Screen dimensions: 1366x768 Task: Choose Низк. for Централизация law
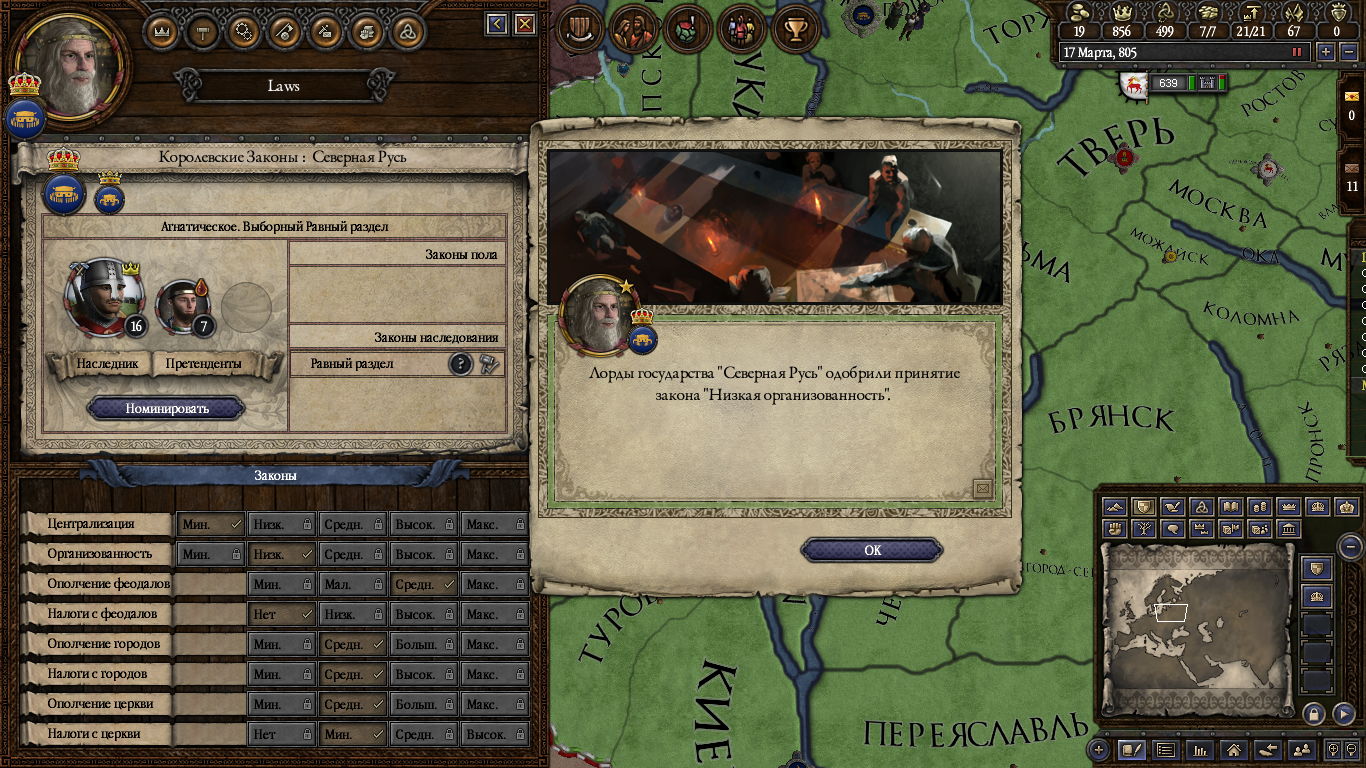(281, 524)
